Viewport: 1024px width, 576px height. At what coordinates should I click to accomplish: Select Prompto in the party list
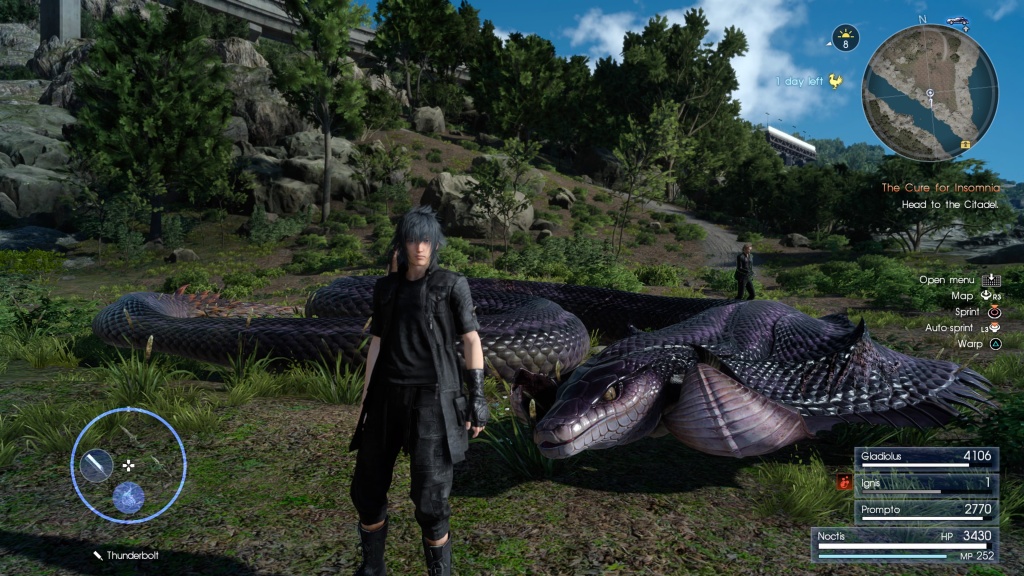tap(925, 510)
